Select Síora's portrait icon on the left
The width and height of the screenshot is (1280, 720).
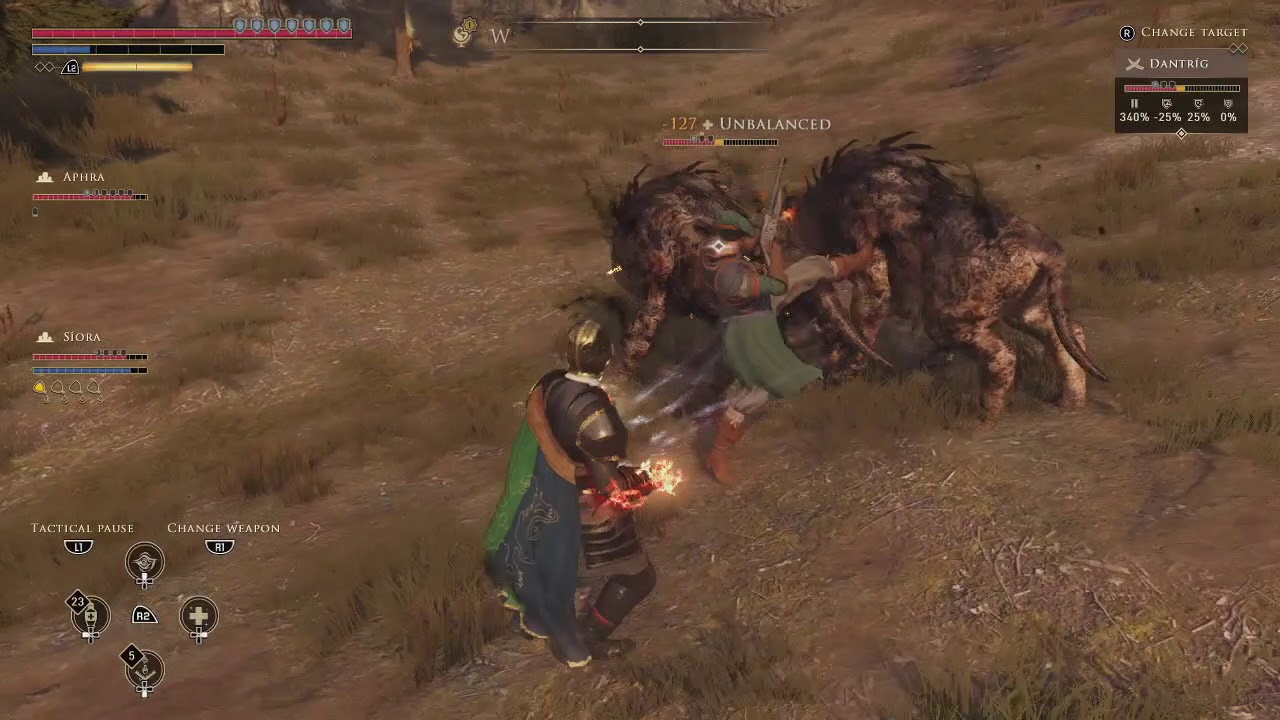[44, 336]
